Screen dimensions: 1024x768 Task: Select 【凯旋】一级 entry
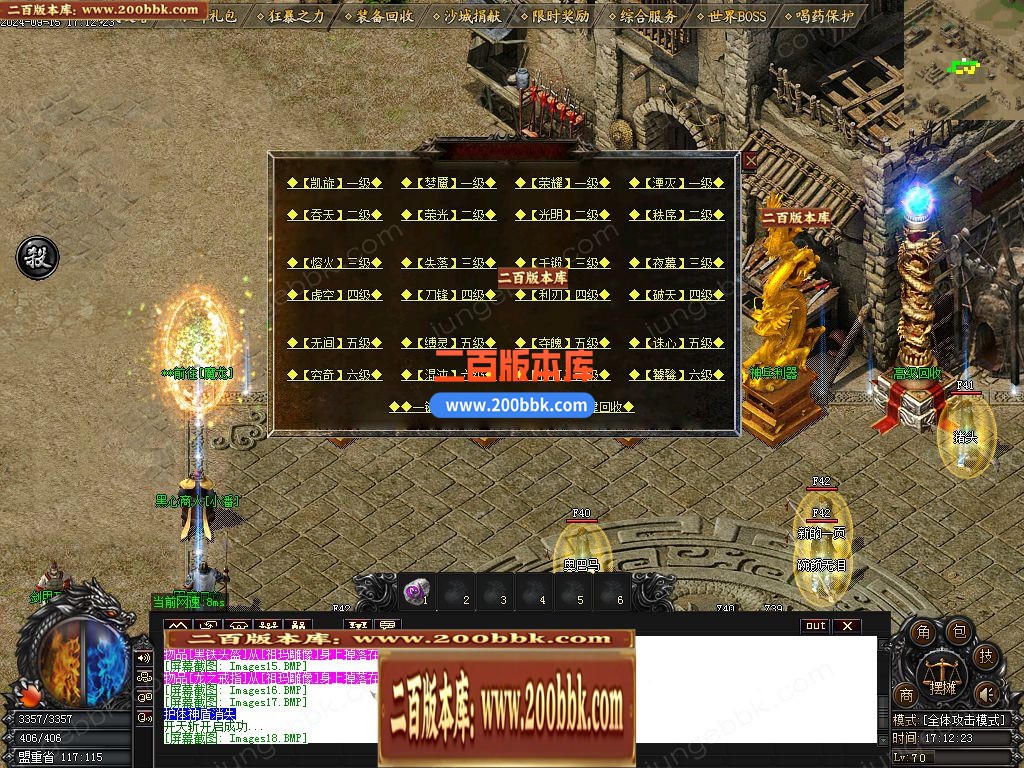(335, 183)
